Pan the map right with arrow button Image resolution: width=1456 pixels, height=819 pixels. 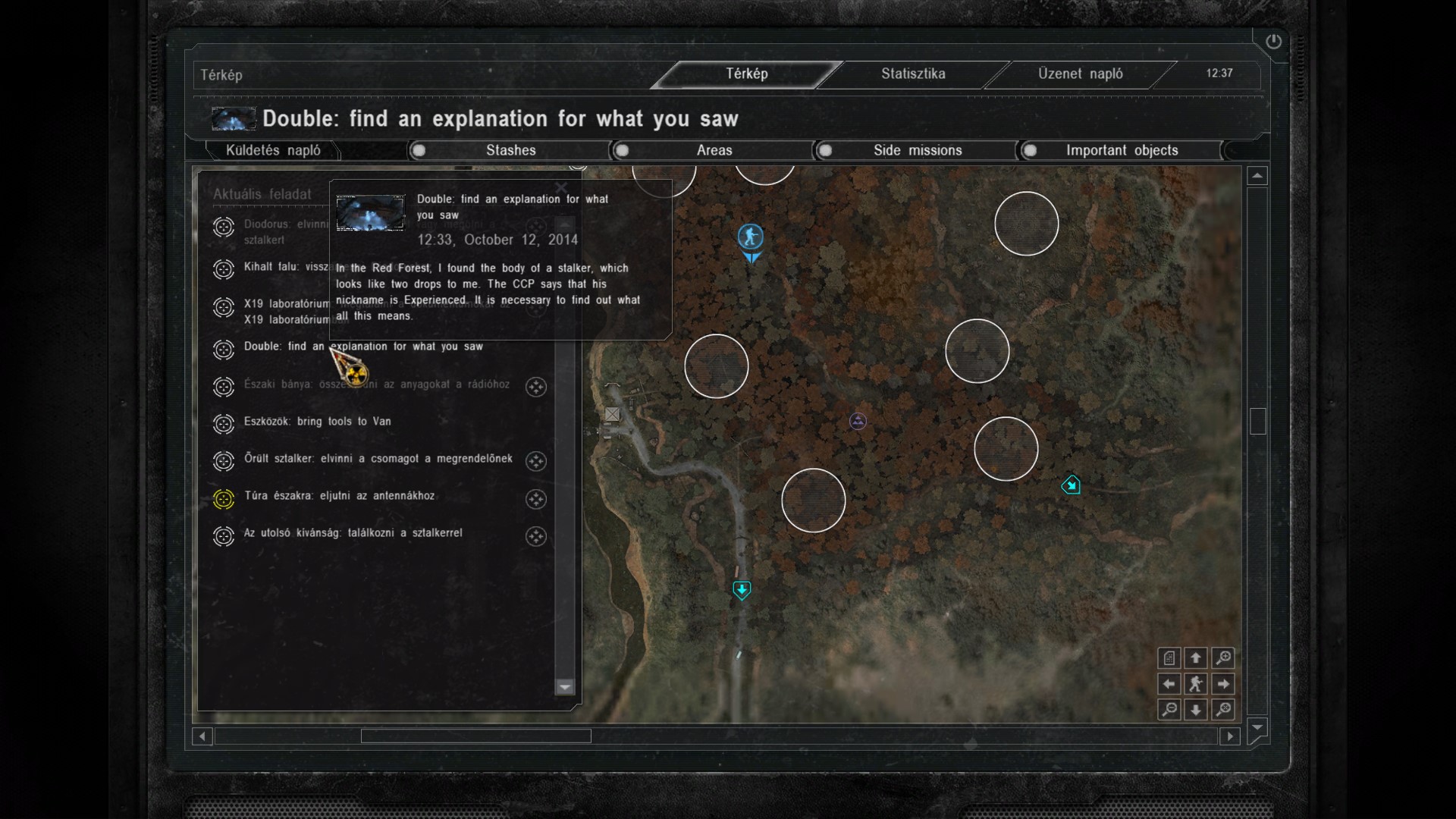(1222, 684)
